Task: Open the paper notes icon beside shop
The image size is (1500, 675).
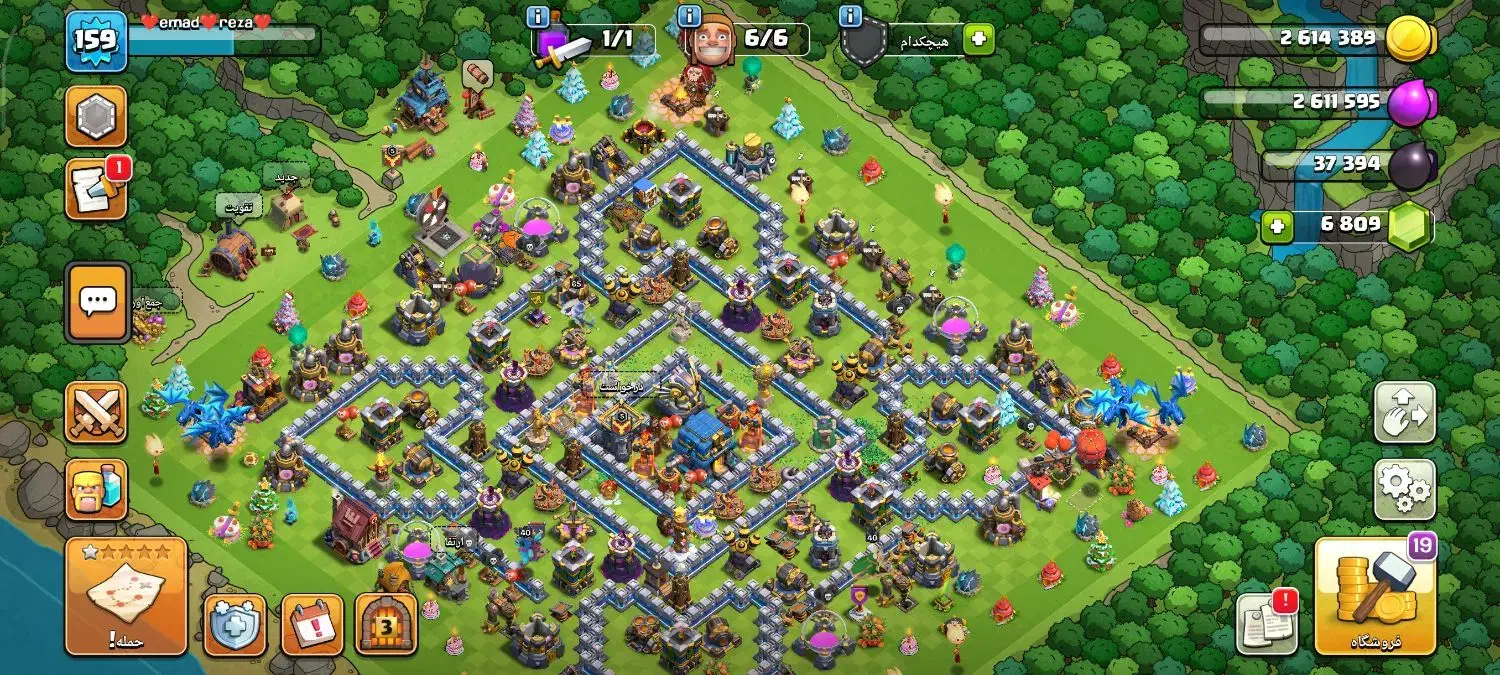Action: 1267,624
